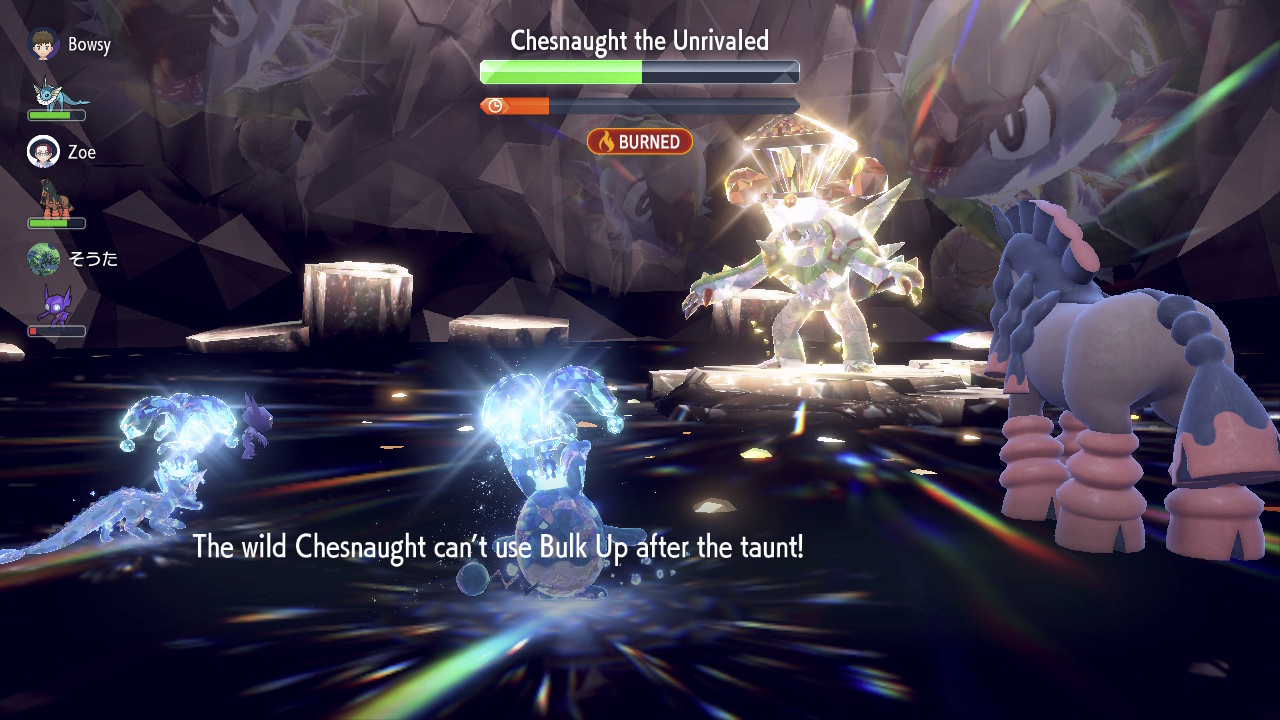Inspect the BURNED status badge
The height and width of the screenshot is (720, 1280).
pyautogui.click(x=640, y=142)
